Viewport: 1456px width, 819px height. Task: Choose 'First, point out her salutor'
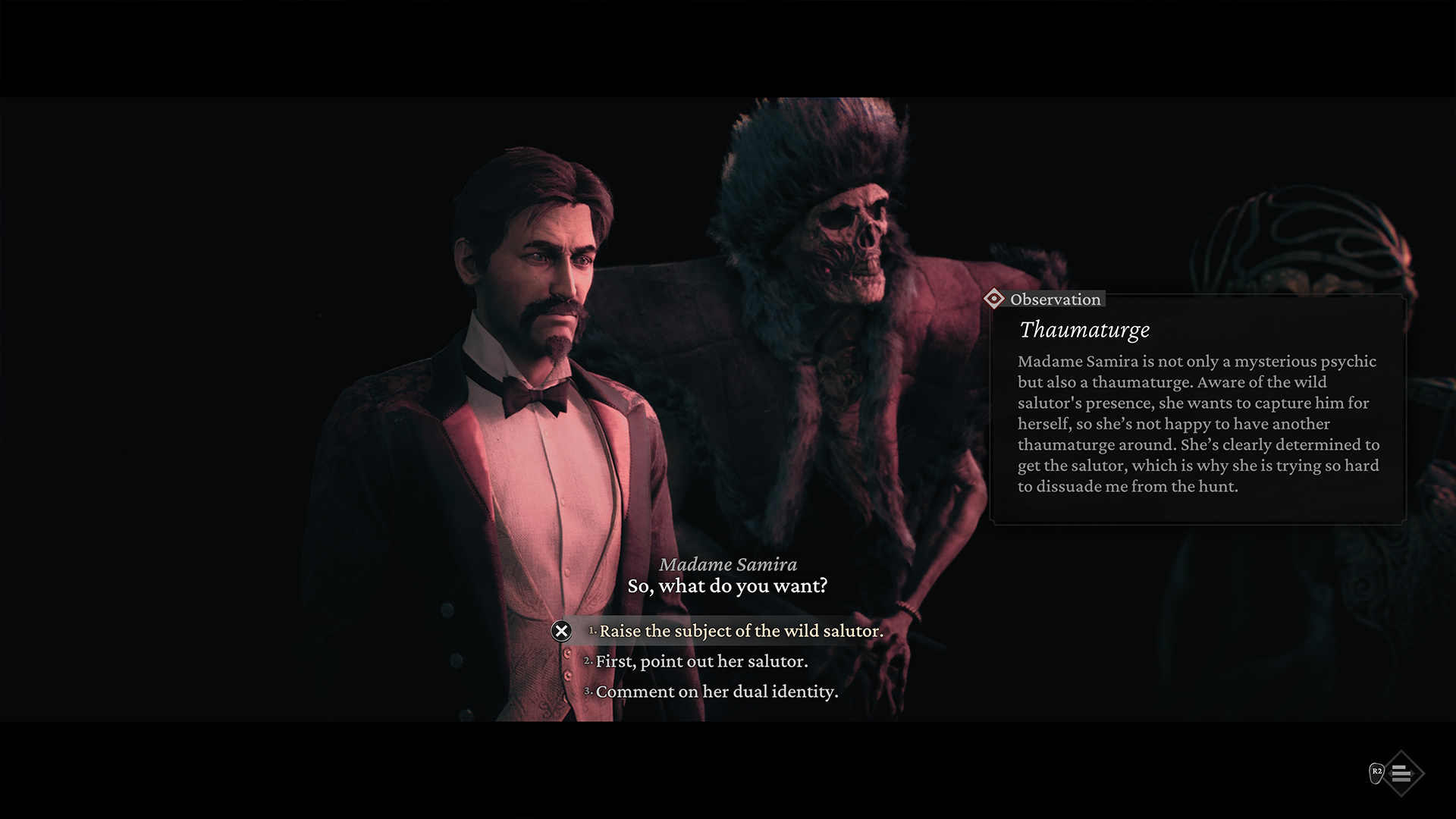(703, 661)
